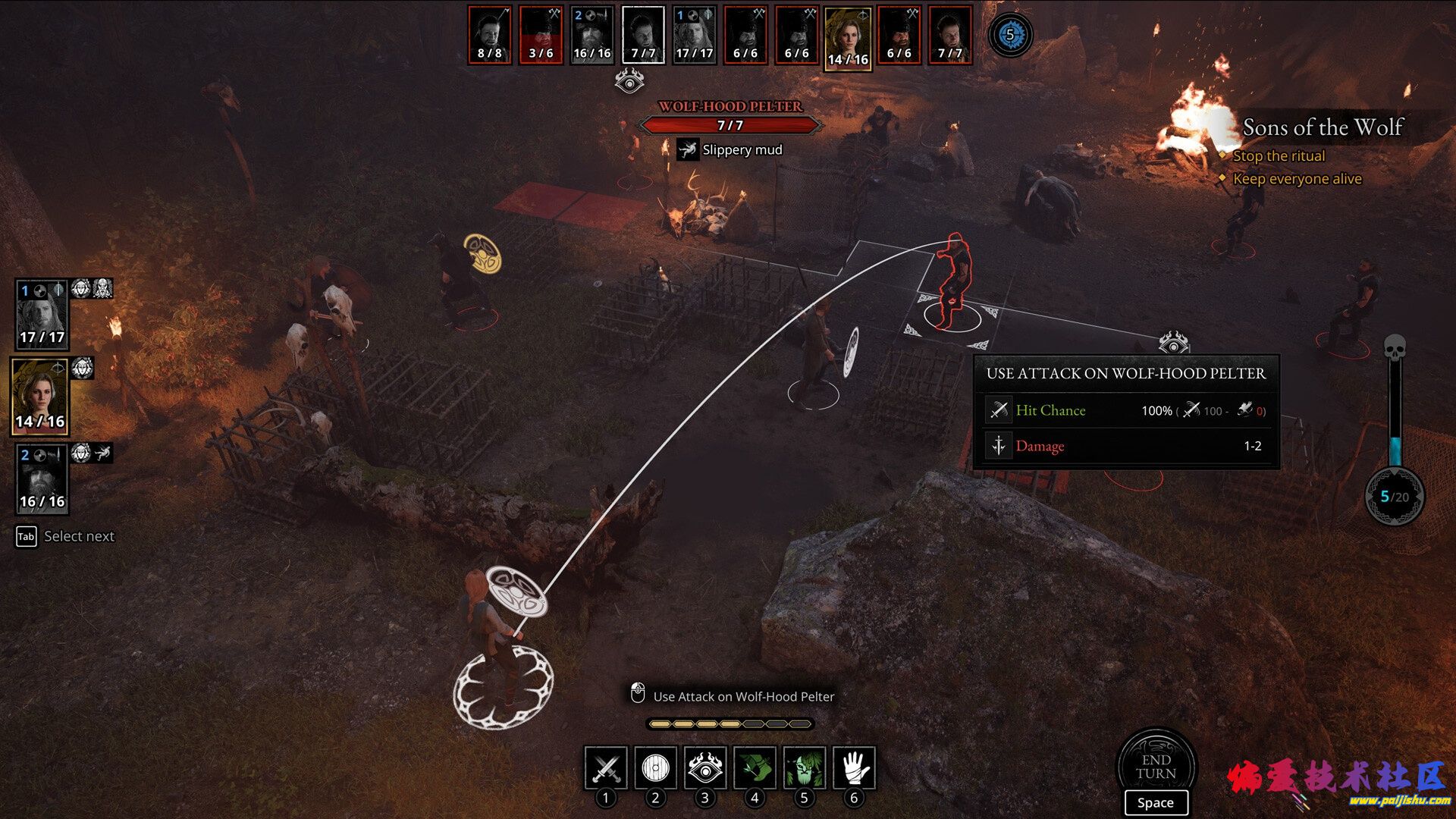Open the Sons of the Wolf objective tracker
This screenshot has width=1456, height=819.
[1323, 127]
